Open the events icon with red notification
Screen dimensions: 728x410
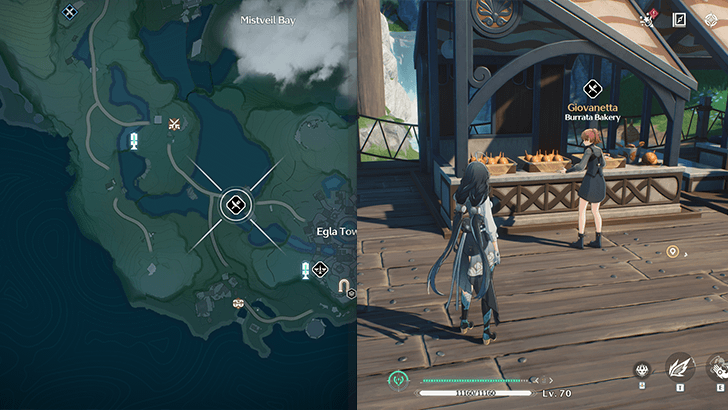pos(647,19)
